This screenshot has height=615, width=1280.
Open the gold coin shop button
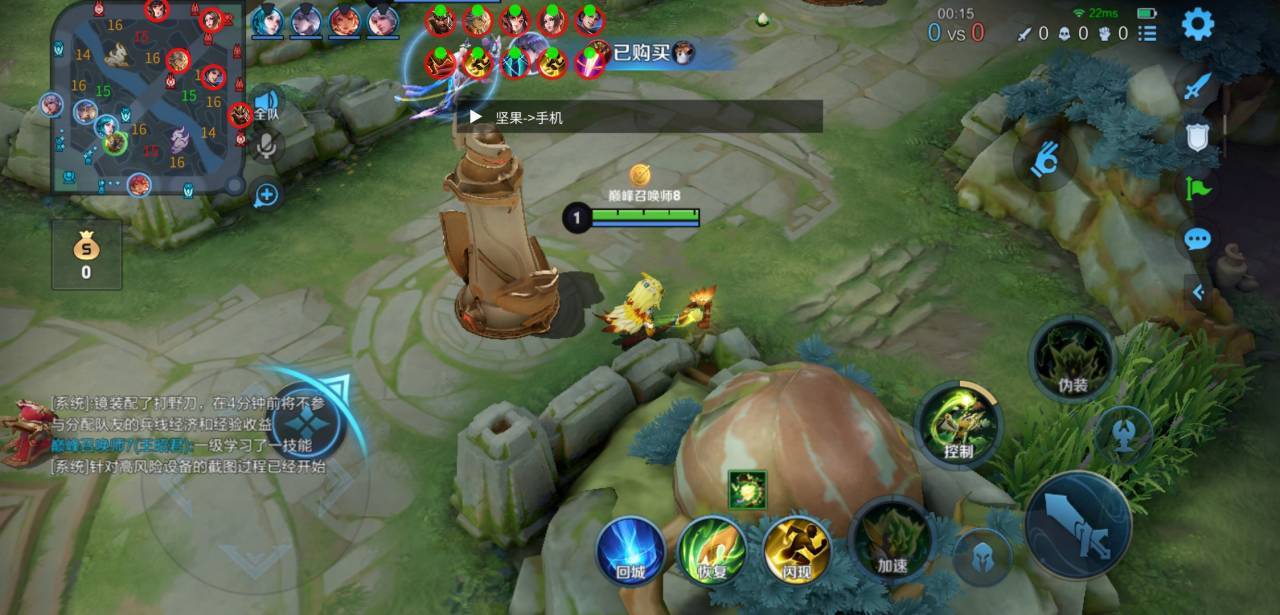(86, 255)
